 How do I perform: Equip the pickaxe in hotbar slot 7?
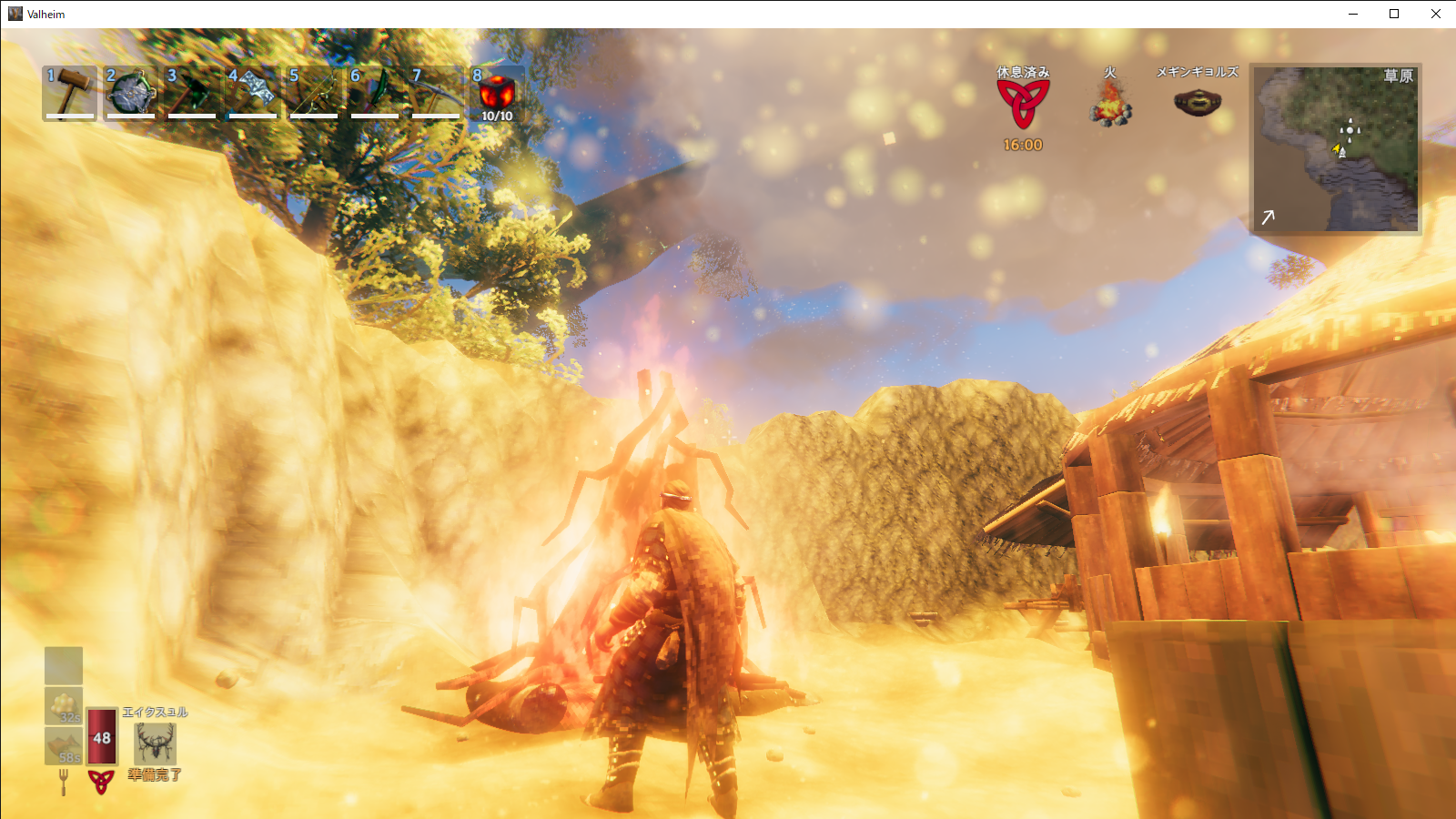coord(436,92)
